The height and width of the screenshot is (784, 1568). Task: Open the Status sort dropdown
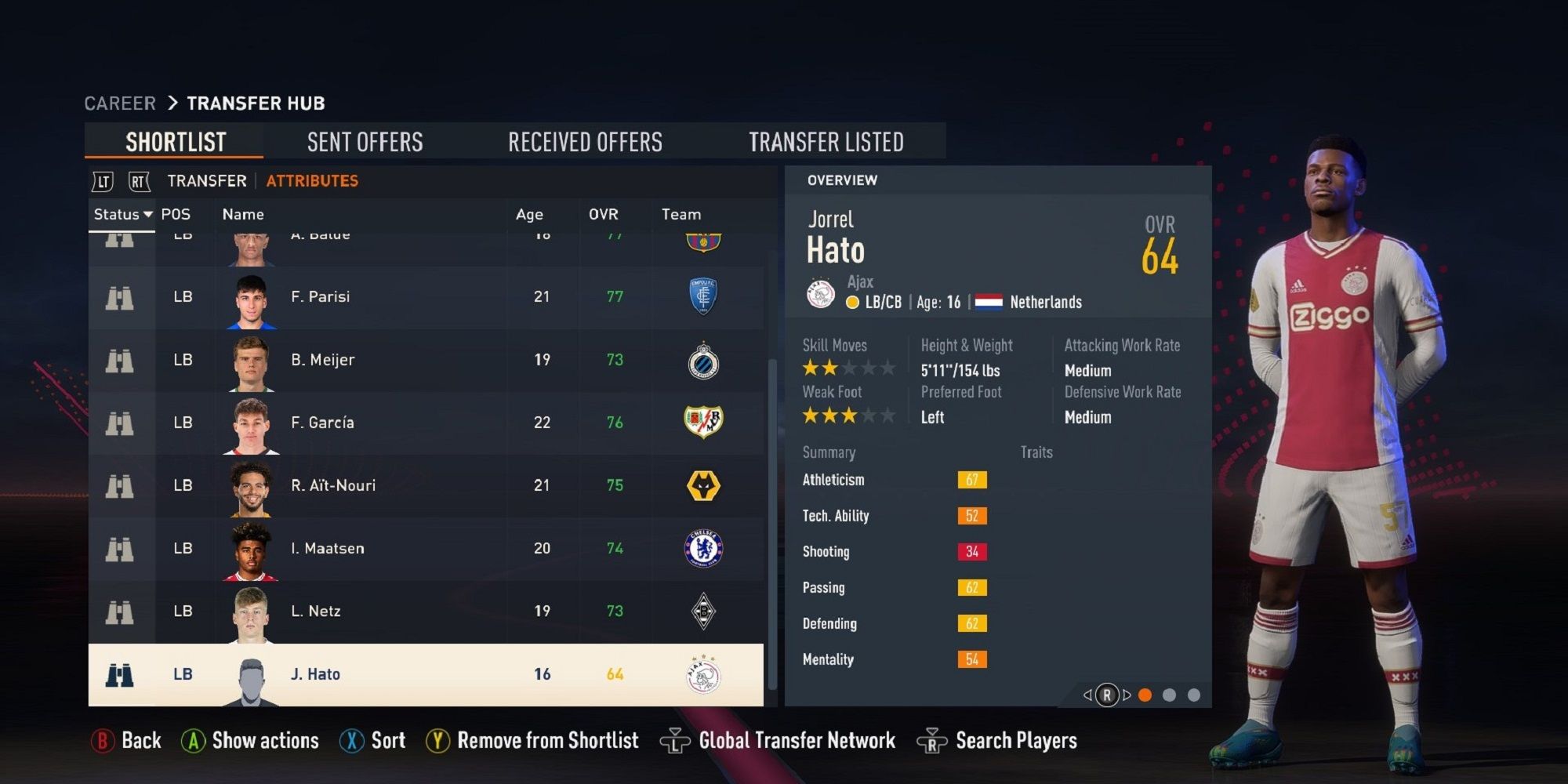(123, 213)
